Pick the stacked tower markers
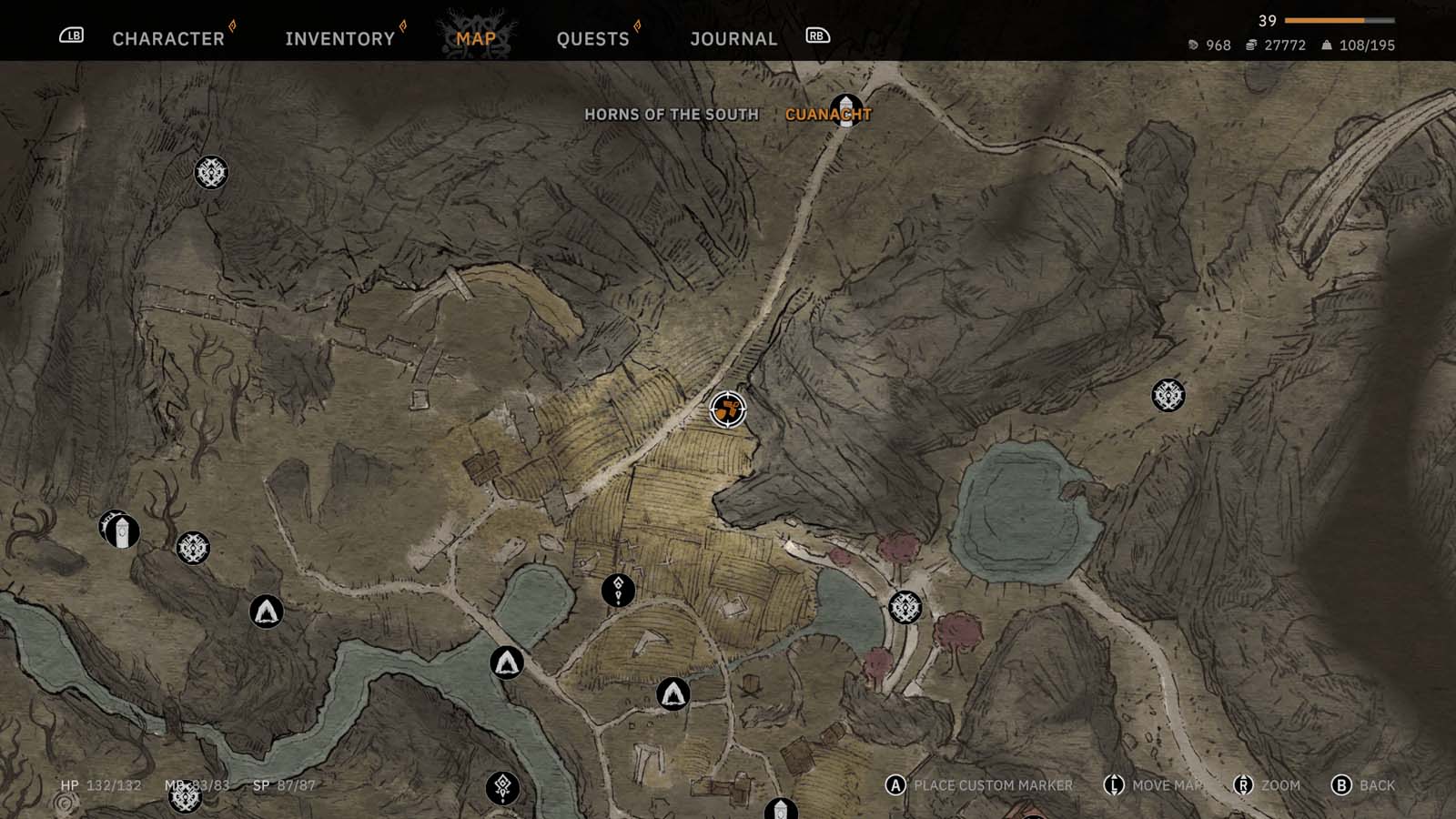The image size is (1456, 819). [x=120, y=530]
